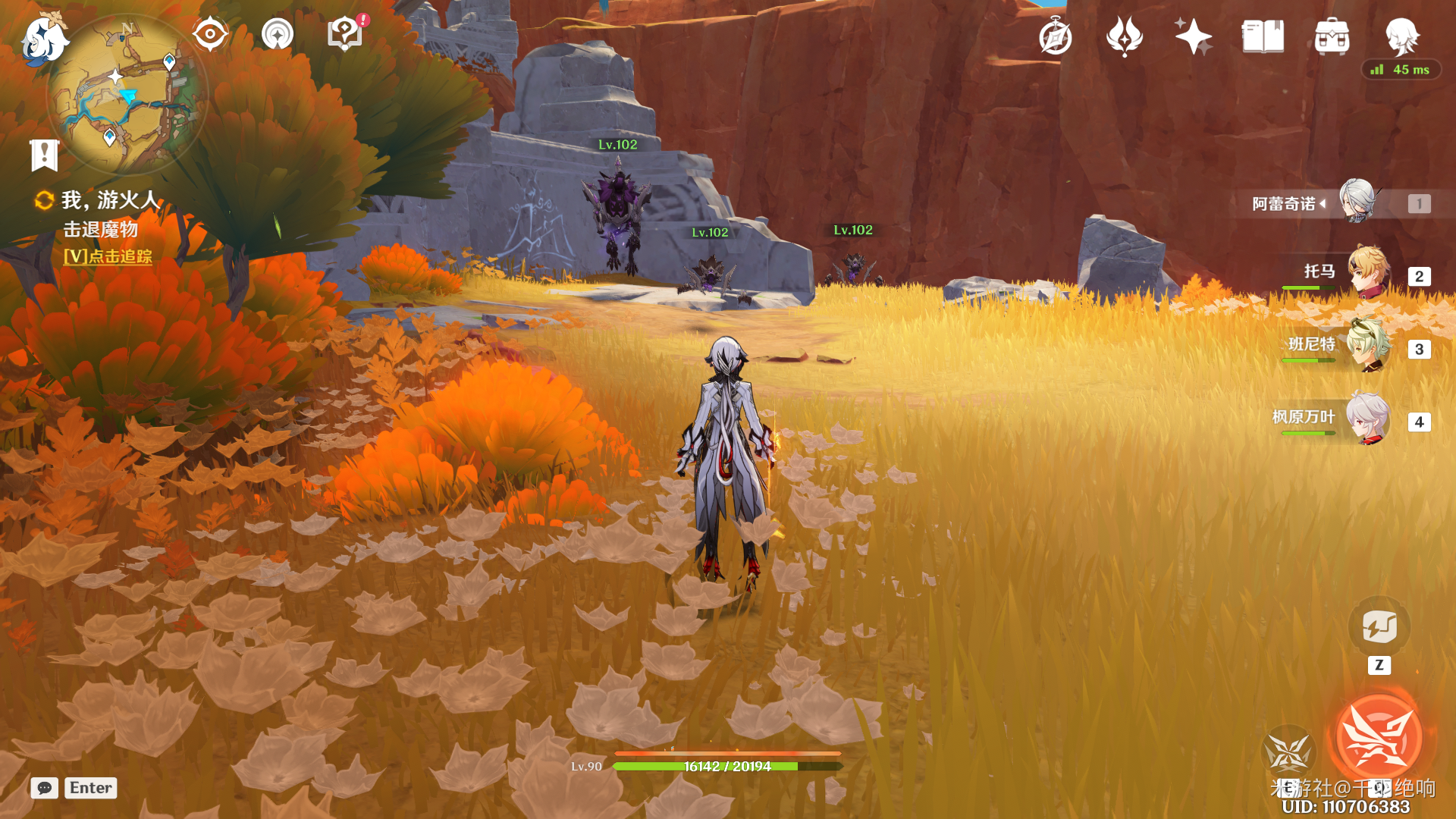Open the quest log bookmark icon
This screenshot has width=1456, height=819.
coord(44,155)
